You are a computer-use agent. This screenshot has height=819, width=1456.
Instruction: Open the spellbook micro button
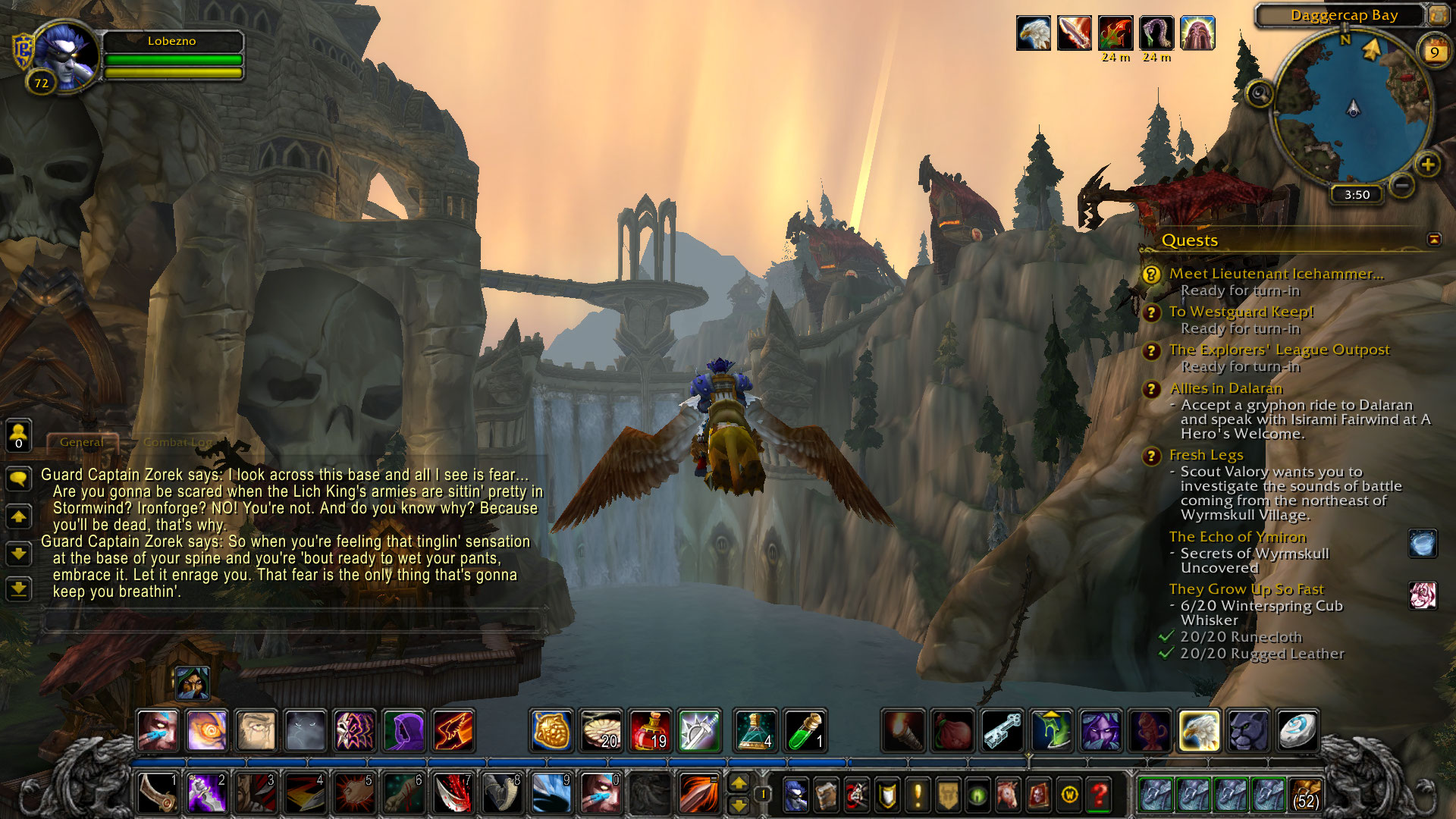pos(826,794)
